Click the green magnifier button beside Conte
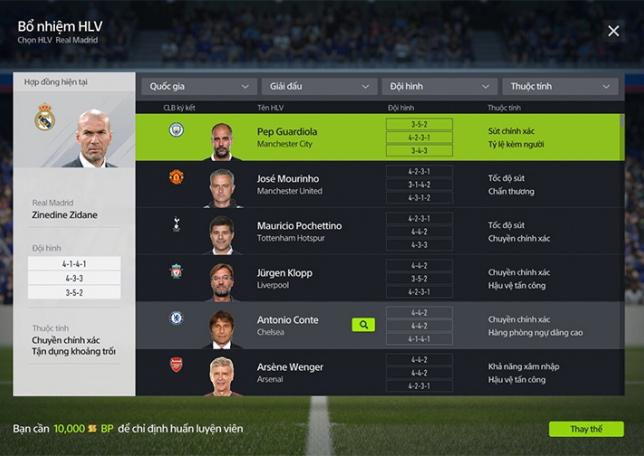 (363, 325)
